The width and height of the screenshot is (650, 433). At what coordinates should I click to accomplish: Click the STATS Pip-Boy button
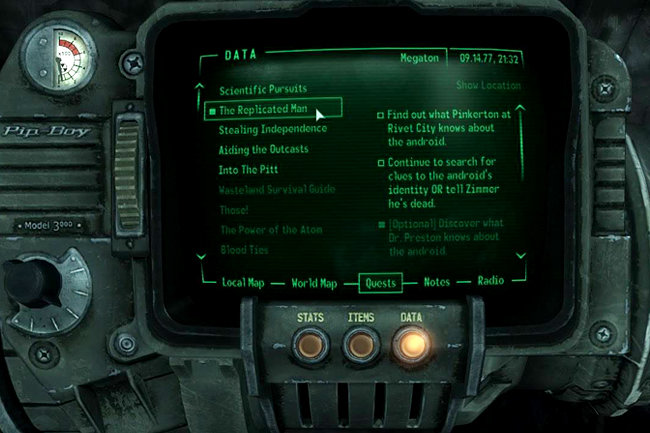coord(309,344)
